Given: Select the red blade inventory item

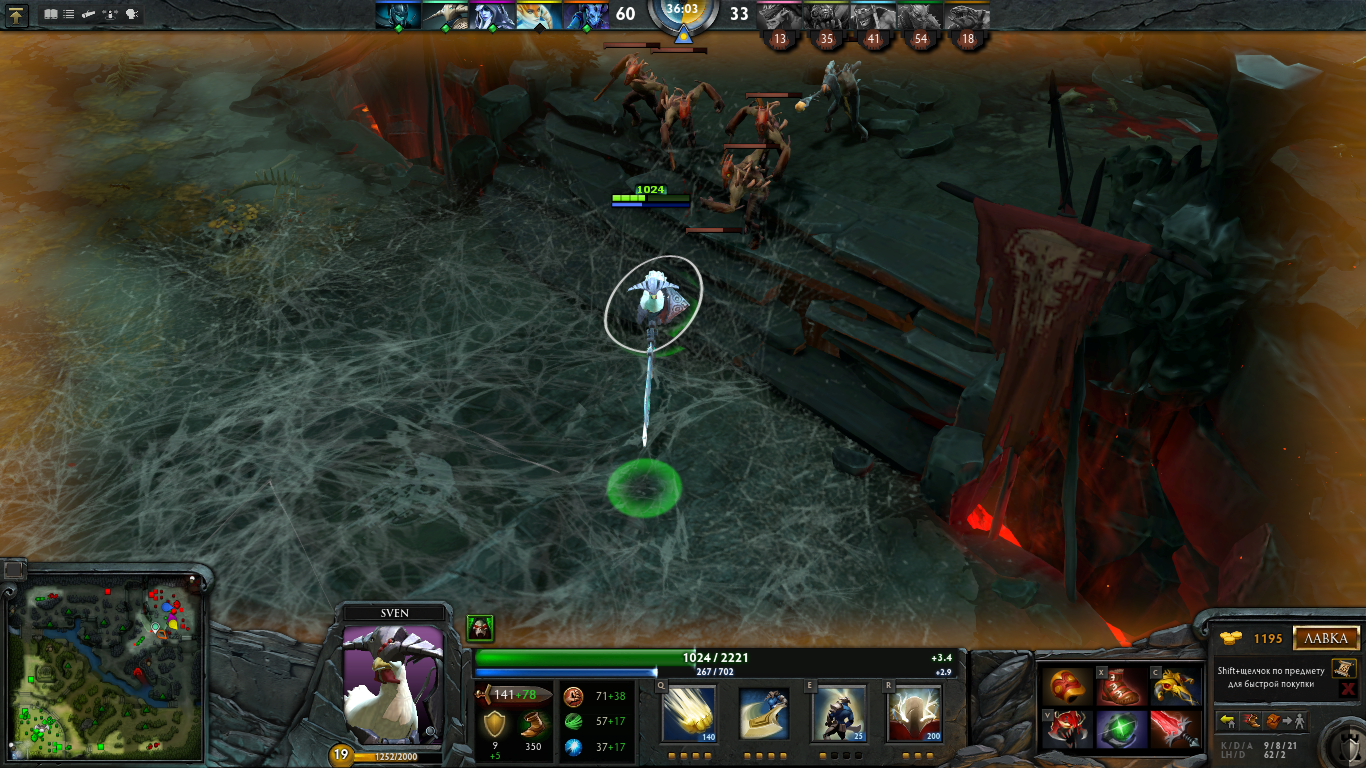Looking at the screenshot, I should click(1176, 730).
